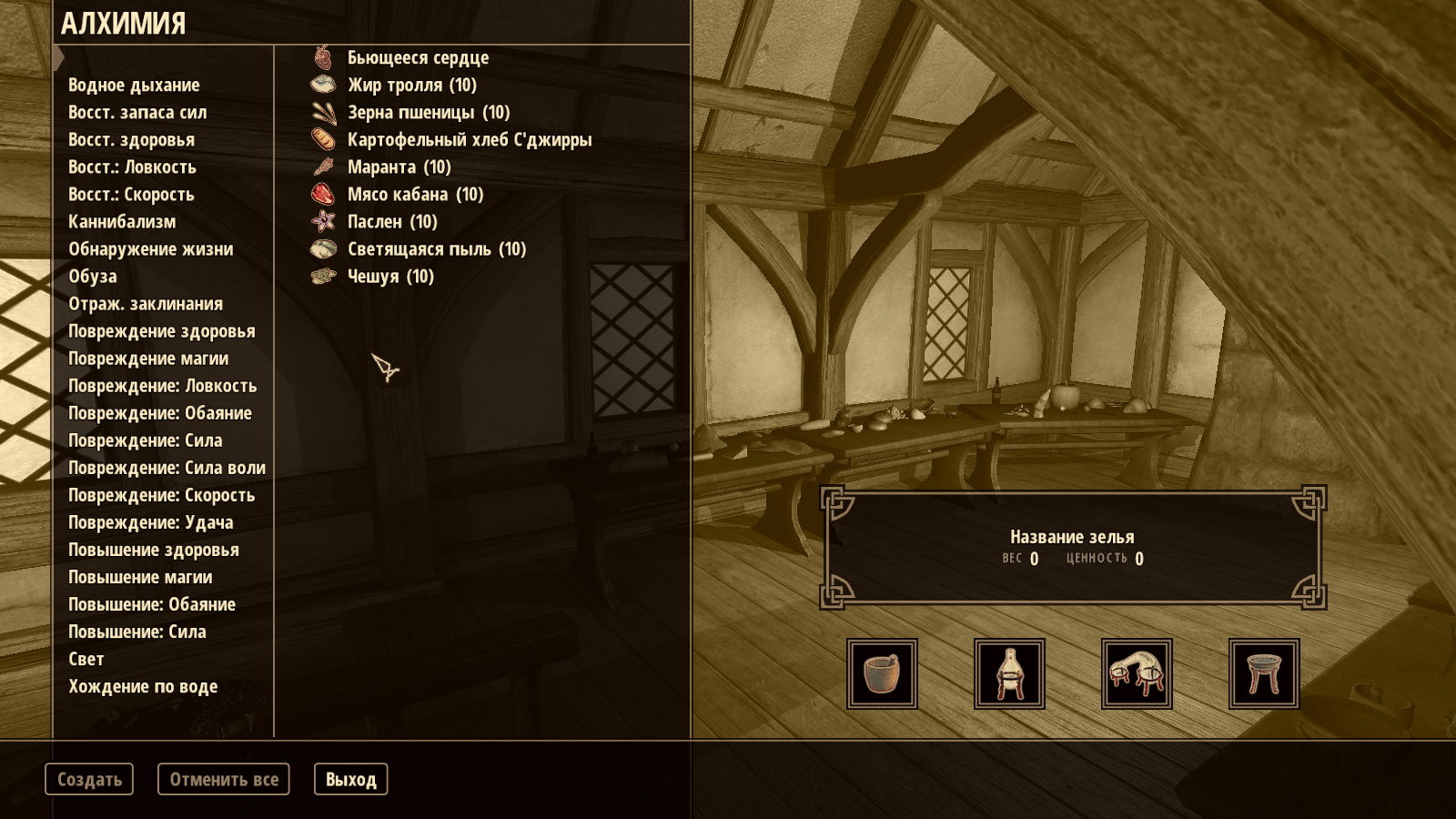Select the alembic apparatus slot
Image resolution: width=1456 pixels, height=819 pixels.
(x=1009, y=673)
